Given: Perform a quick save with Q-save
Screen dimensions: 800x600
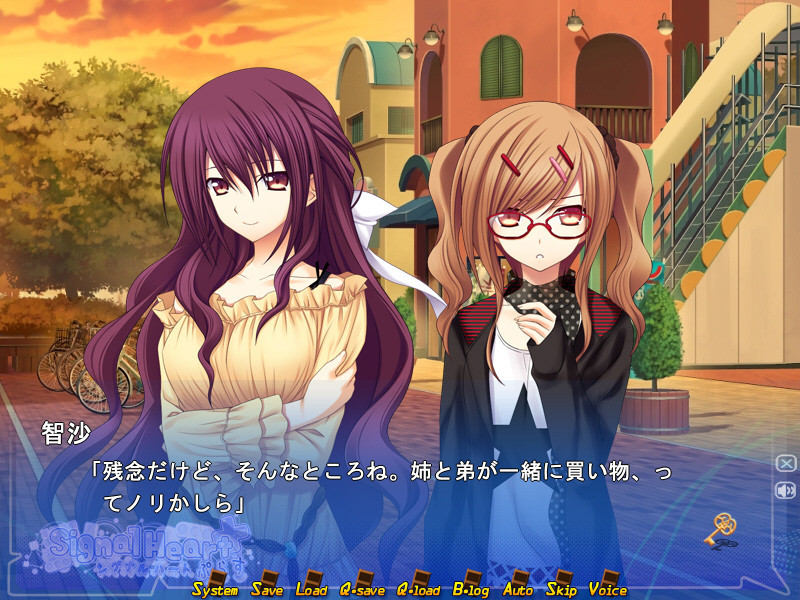Looking at the screenshot, I should pos(361,588).
